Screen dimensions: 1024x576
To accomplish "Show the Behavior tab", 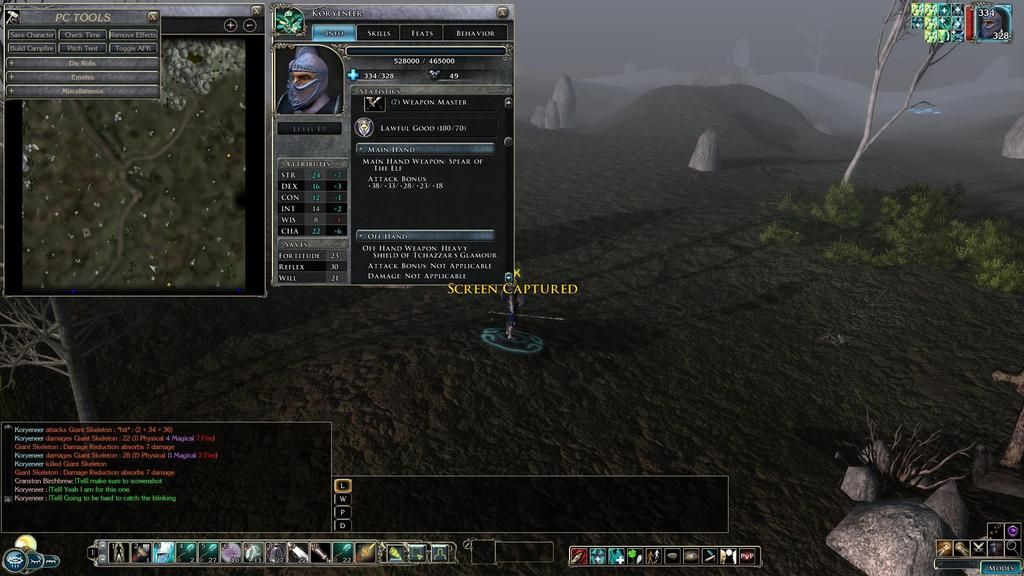I will 475,33.
